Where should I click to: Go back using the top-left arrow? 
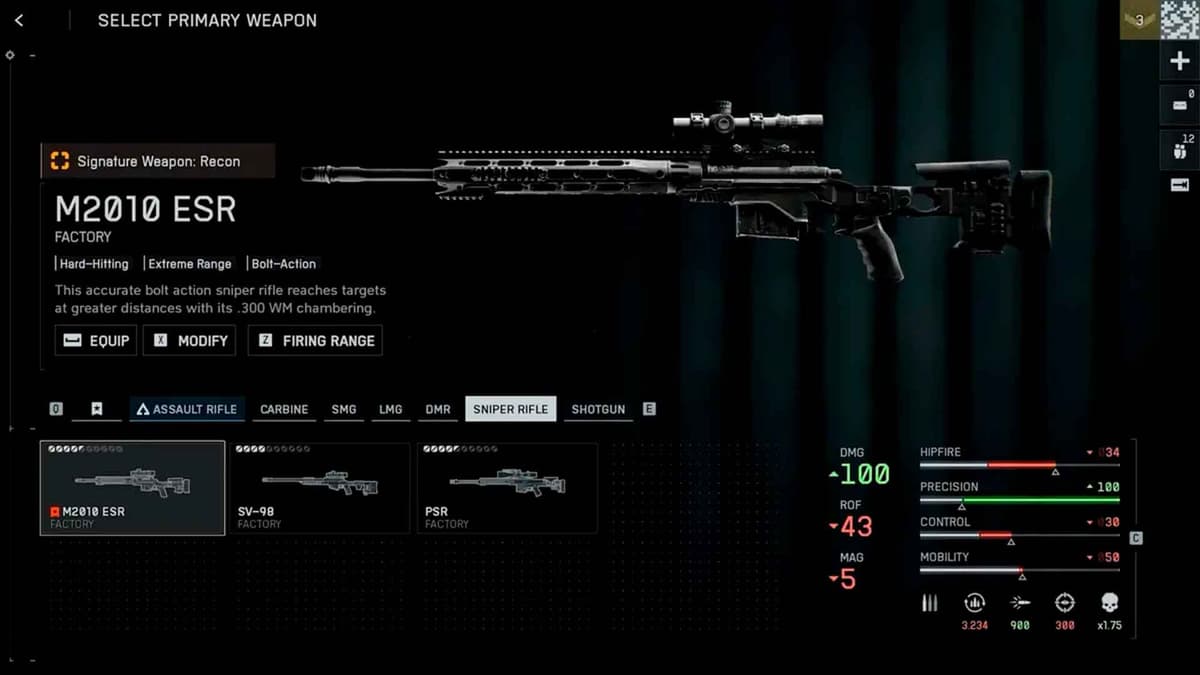coord(19,20)
